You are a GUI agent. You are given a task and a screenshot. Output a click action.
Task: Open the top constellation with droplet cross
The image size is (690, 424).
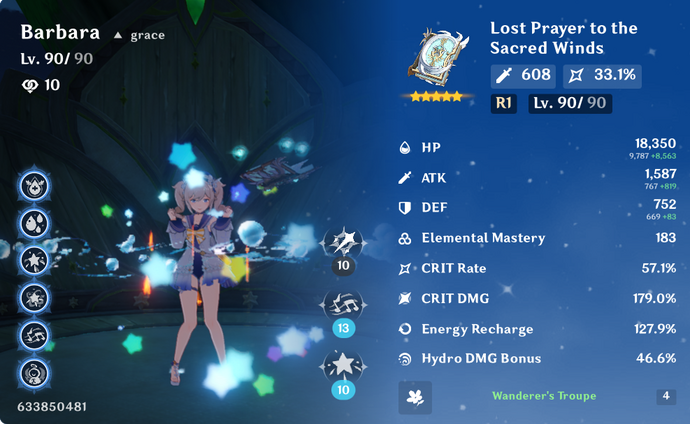click(x=36, y=185)
